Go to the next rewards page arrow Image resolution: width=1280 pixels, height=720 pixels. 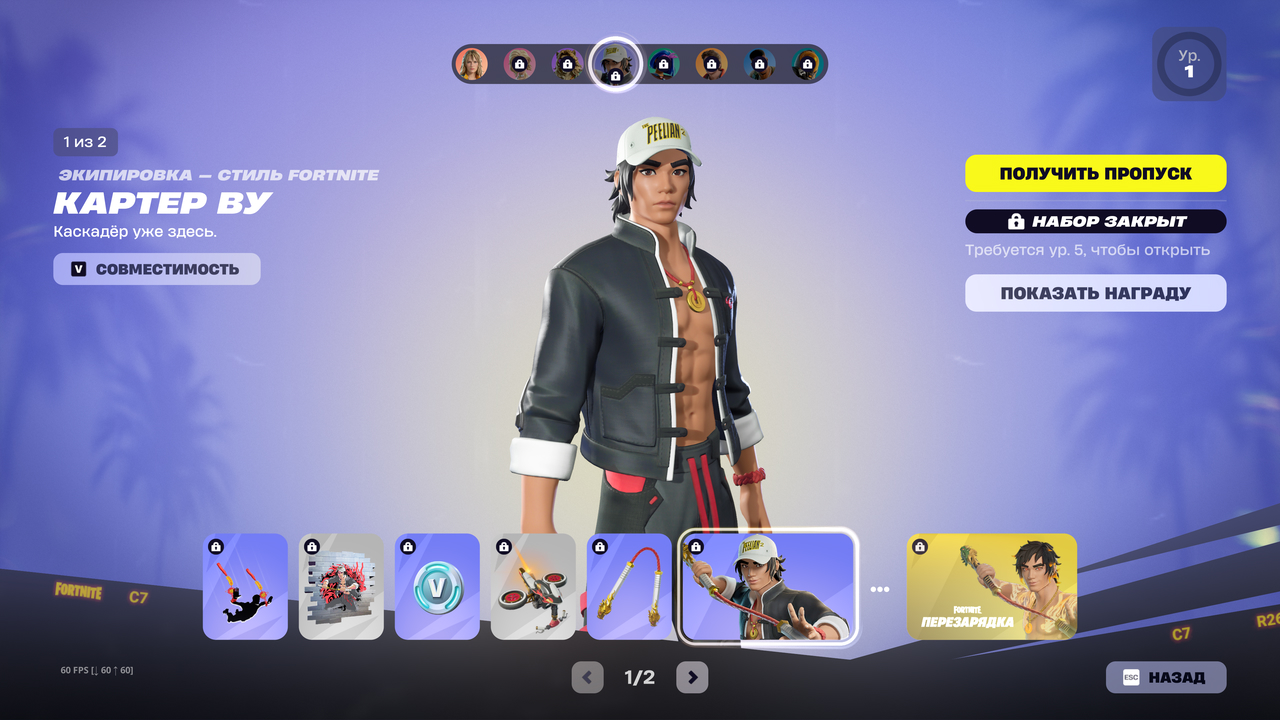pos(692,677)
